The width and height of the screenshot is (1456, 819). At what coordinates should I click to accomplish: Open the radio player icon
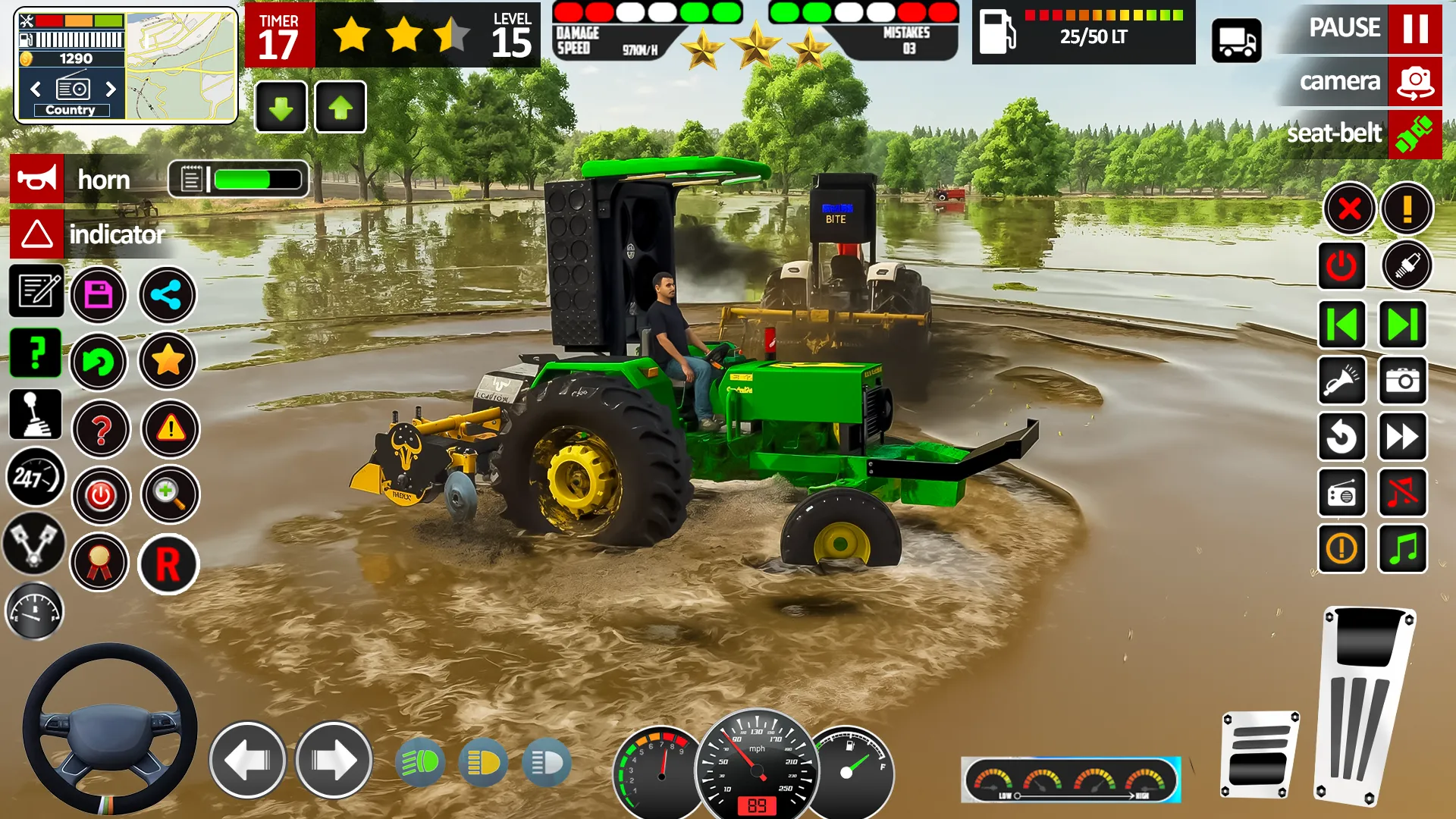1341,493
